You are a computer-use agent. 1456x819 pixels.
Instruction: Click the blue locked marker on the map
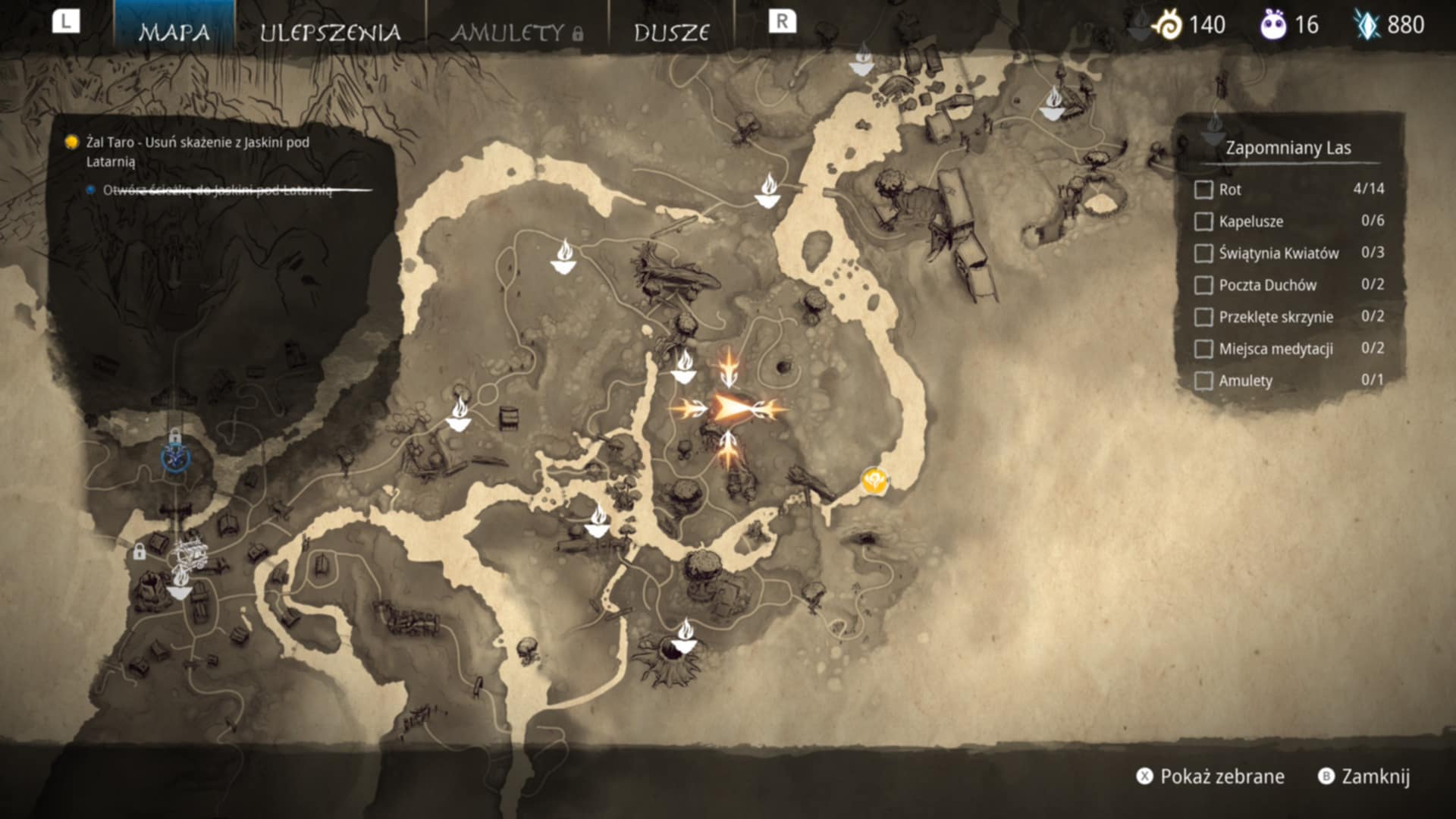175,457
